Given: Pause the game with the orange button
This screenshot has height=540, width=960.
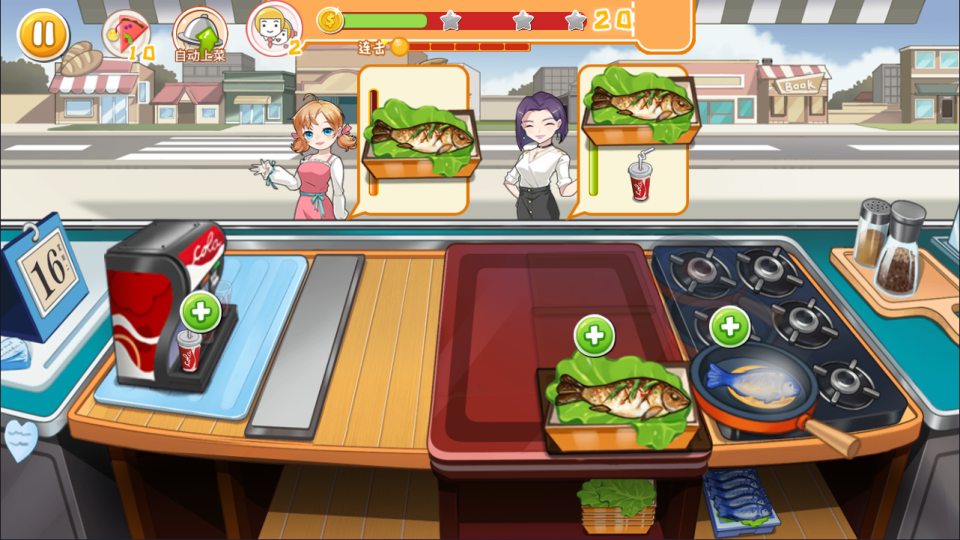Looking at the screenshot, I should tap(43, 35).
